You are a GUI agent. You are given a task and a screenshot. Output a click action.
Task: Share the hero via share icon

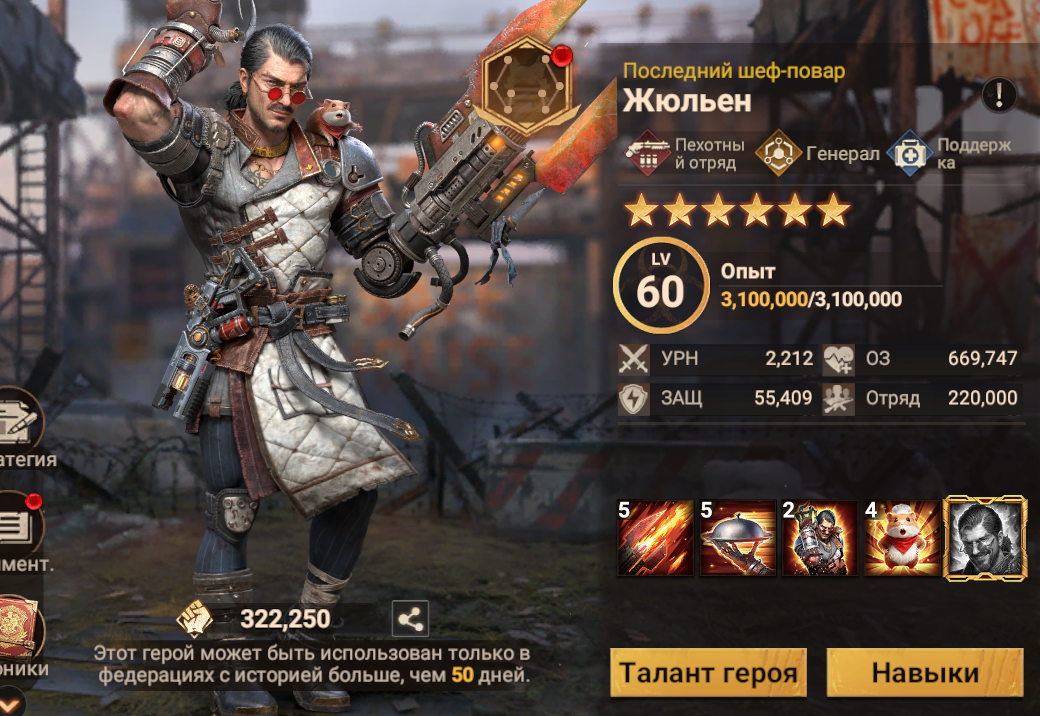(x=409, y=619)
